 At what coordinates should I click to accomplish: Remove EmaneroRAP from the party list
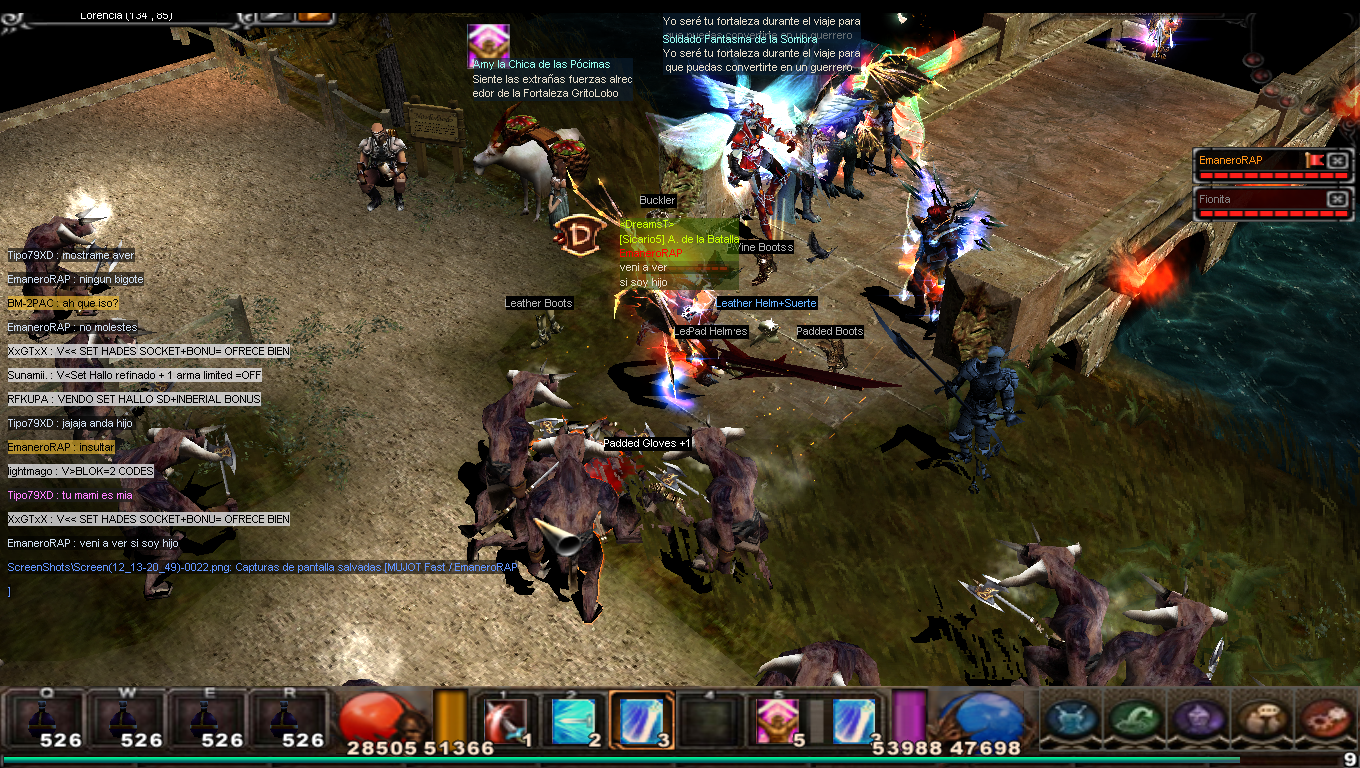[1338, 160]
